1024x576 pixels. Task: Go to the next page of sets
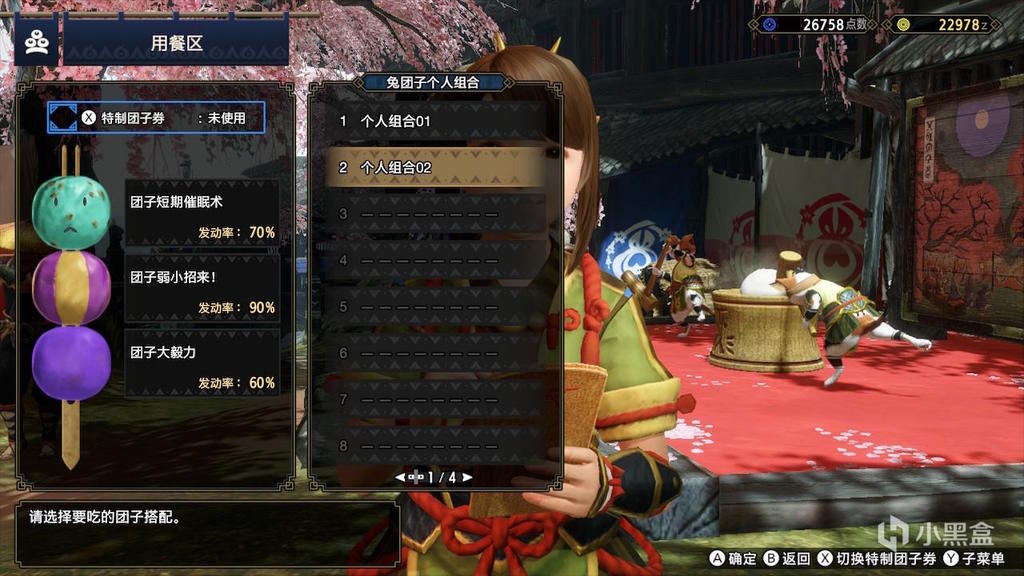467,477
